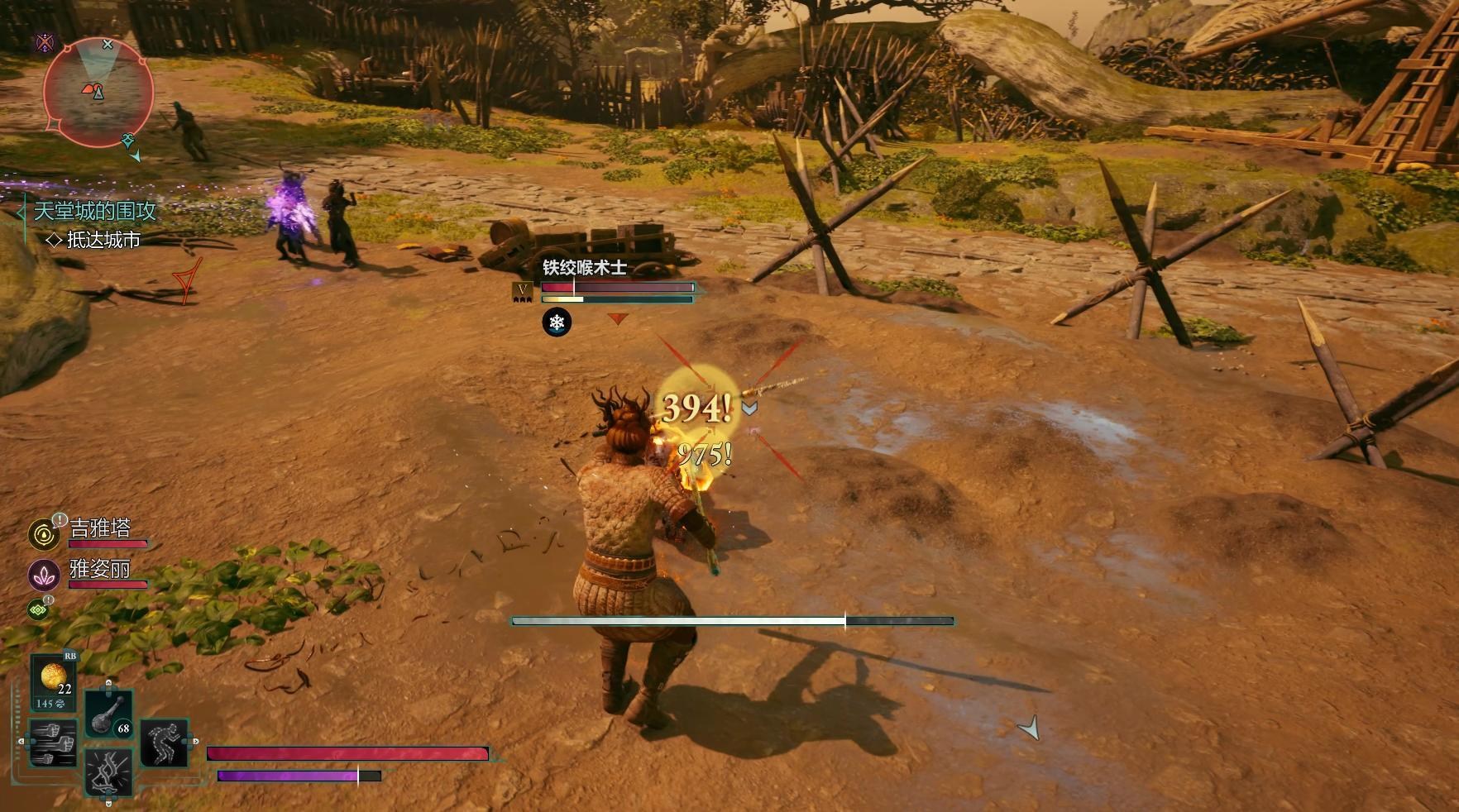Select the grenade throwable slot
The height and width of the screenshot is (812, 1459).
click(109, 713)
